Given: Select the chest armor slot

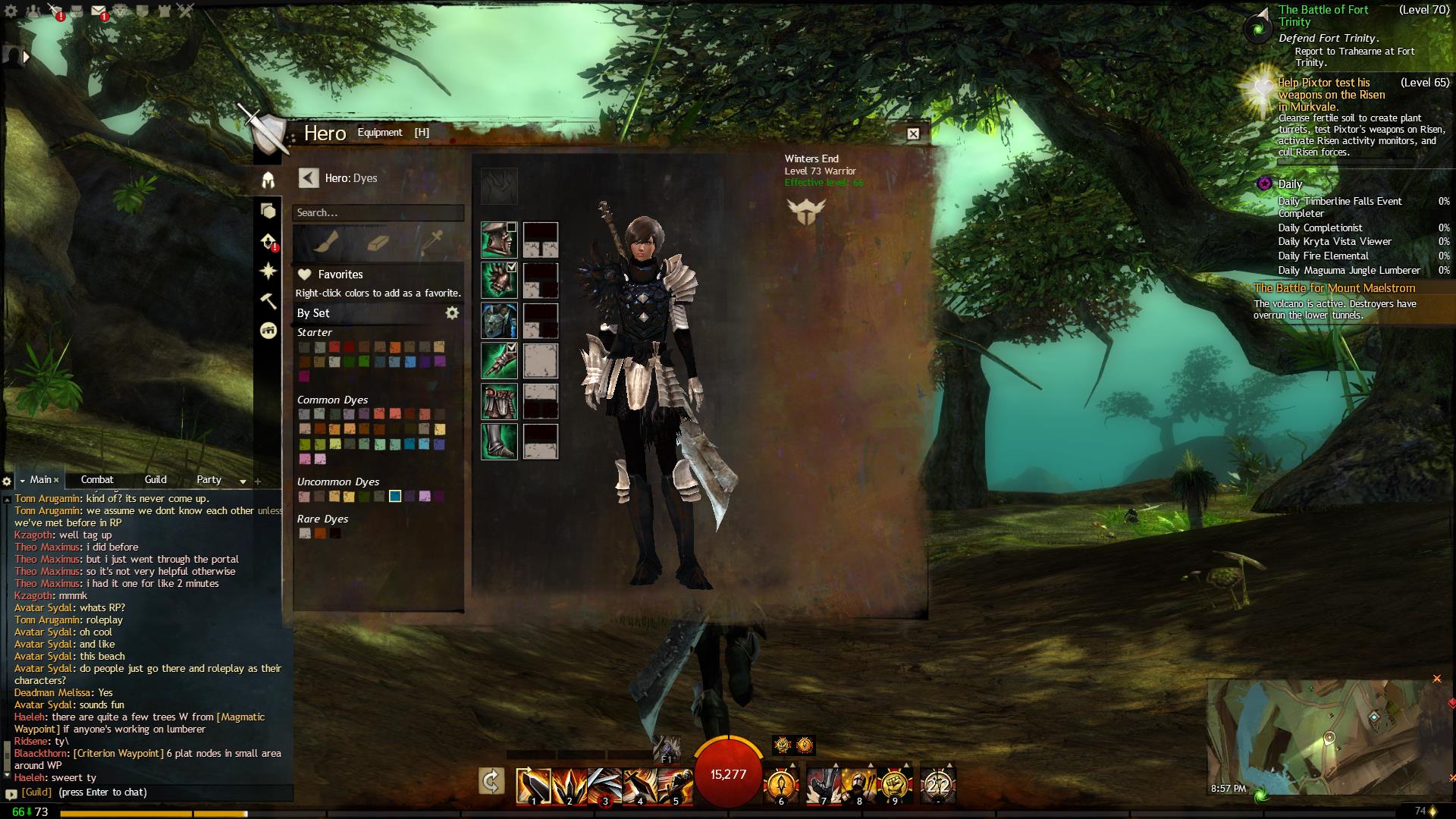Looking at the screenshot, I should pyautogui.click(x=499, y=321).
